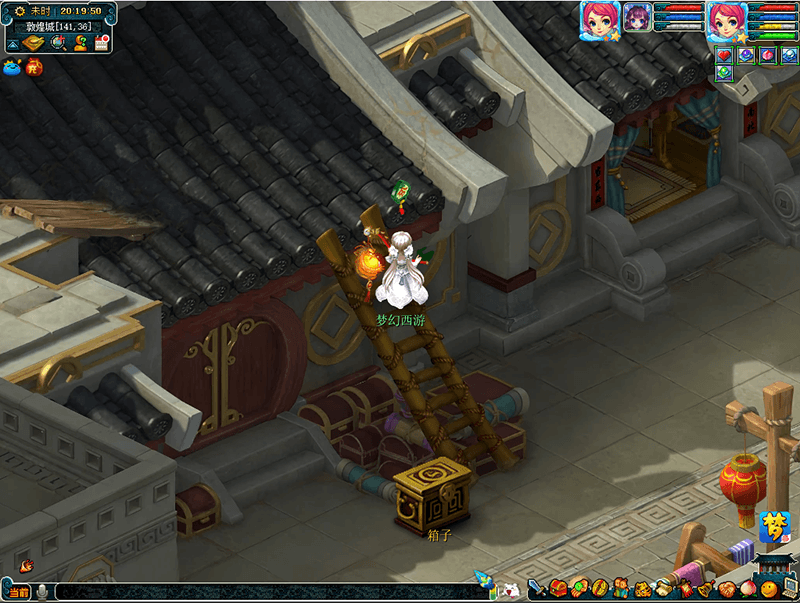Click the 当前 chat channel button
The image size is (800, 603).
click(18, 592)
